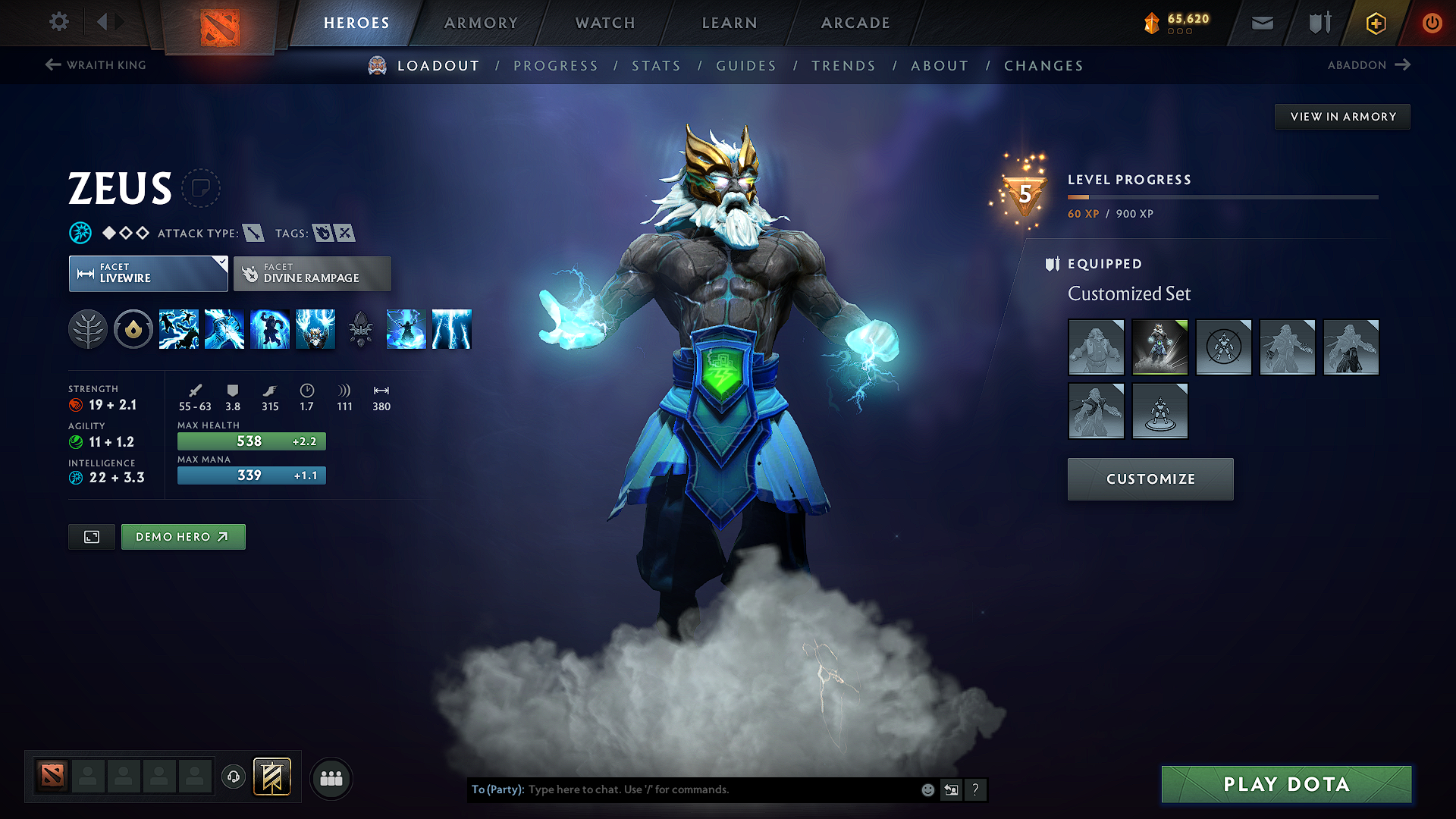Open the find party members panel
1456x819 pixels.
(331, 779)
